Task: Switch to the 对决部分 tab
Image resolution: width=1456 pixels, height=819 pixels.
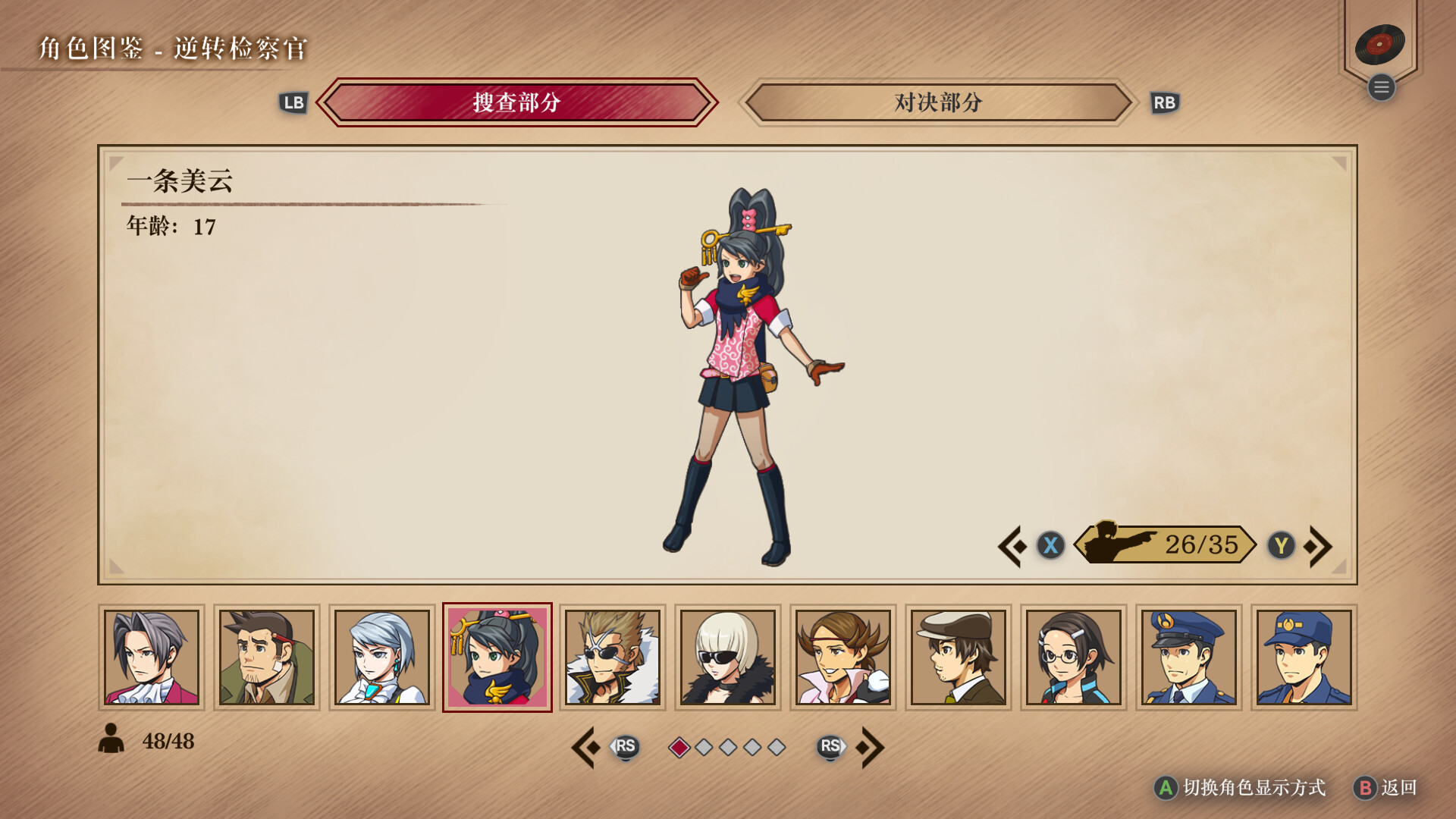Action: tap(938, 103)
